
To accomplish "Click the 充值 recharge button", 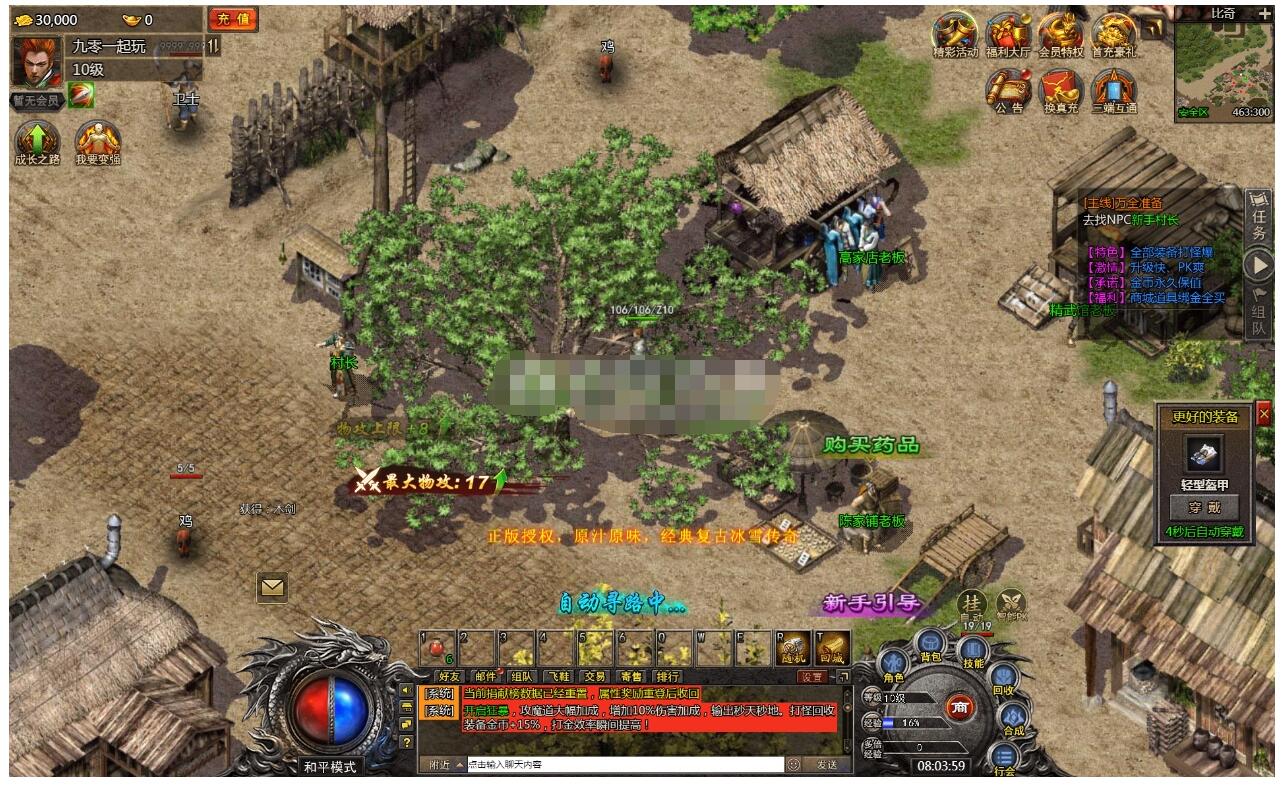I will pos(232,19).
